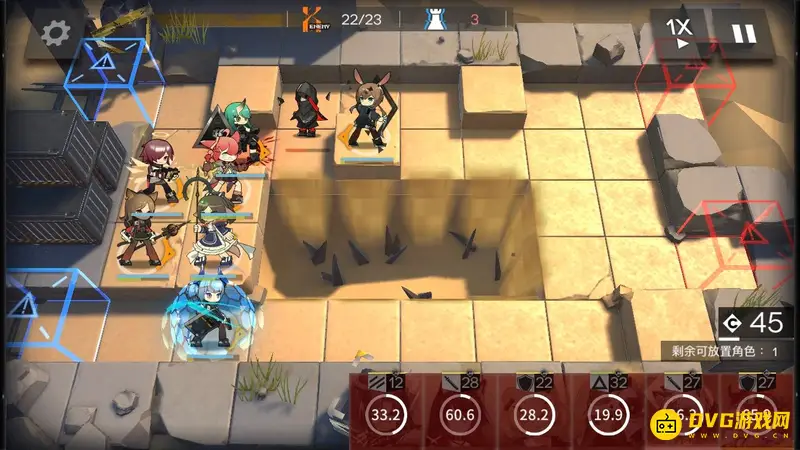Select the cost 12 operator card
800x450 pixels.
tap(386, 410)
